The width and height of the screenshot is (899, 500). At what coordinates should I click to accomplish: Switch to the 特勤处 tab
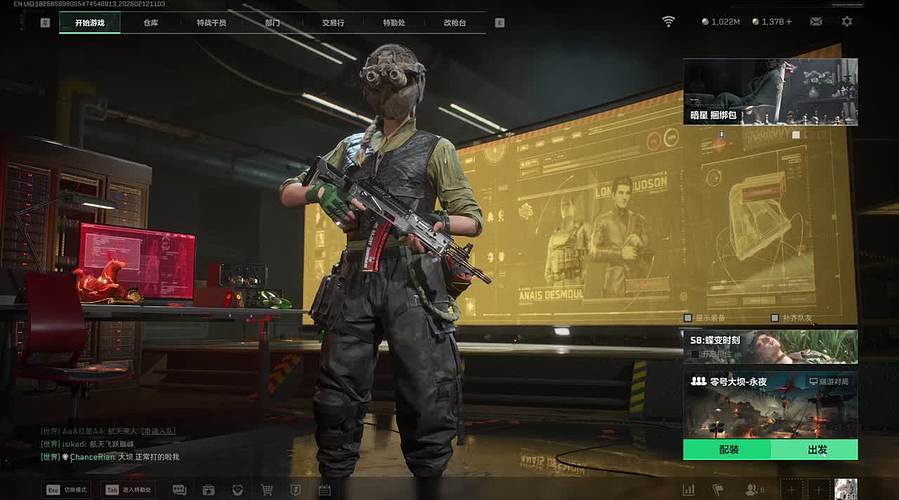393,22
